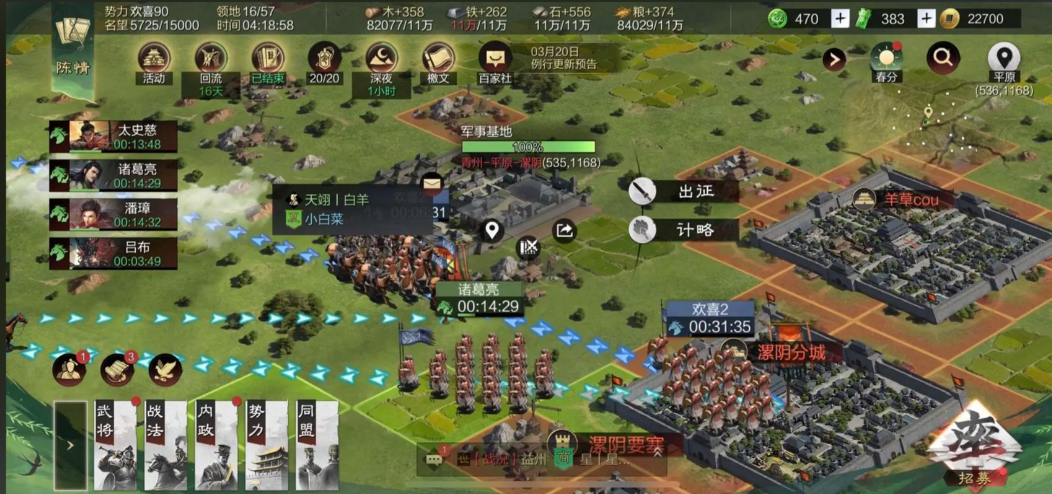Open the 平原 location pin
The image size is (1052, 494).
pyautogui.click(x=1003, y=58)
